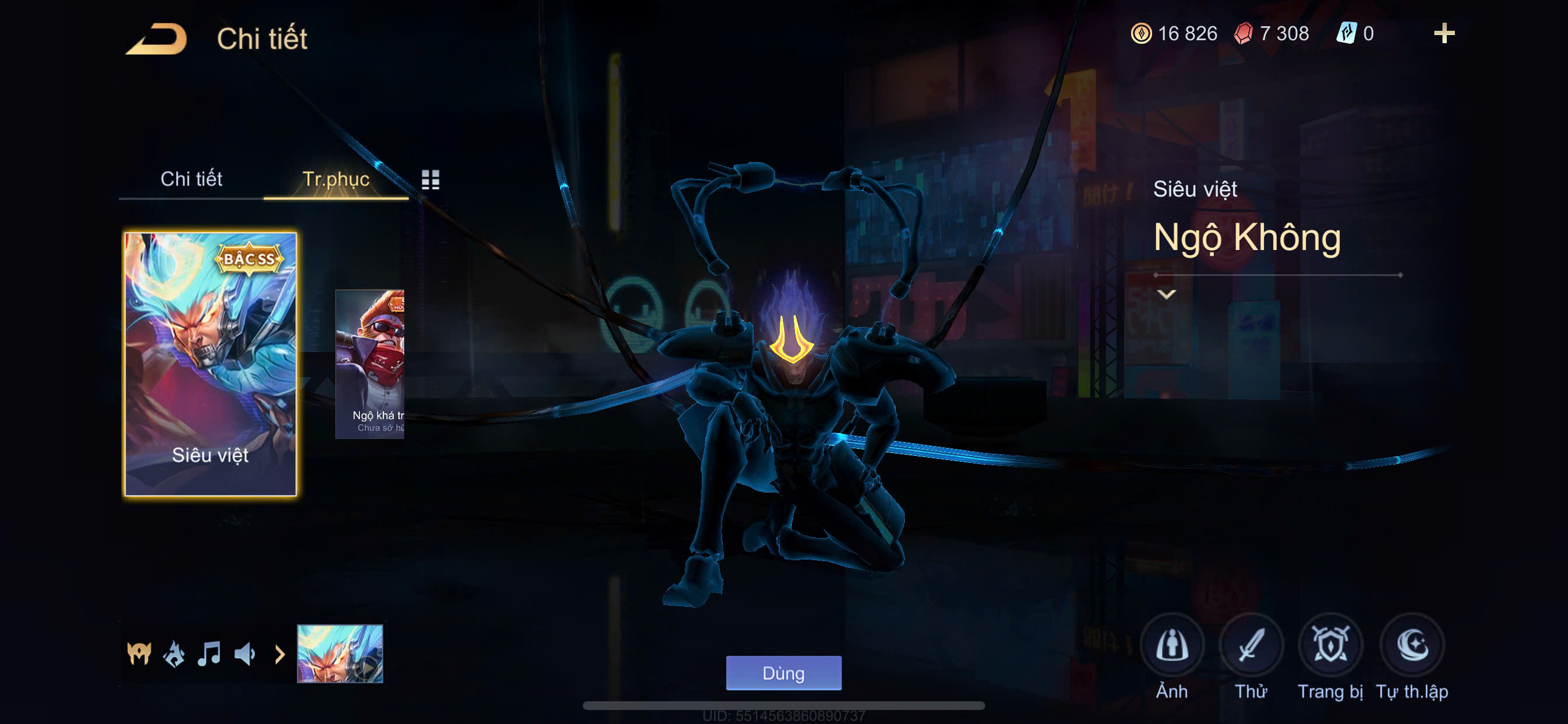Choose the Ngộ khá skin card
The width and height of the screenshot is (1568, 724).
(x=370, y=364)
